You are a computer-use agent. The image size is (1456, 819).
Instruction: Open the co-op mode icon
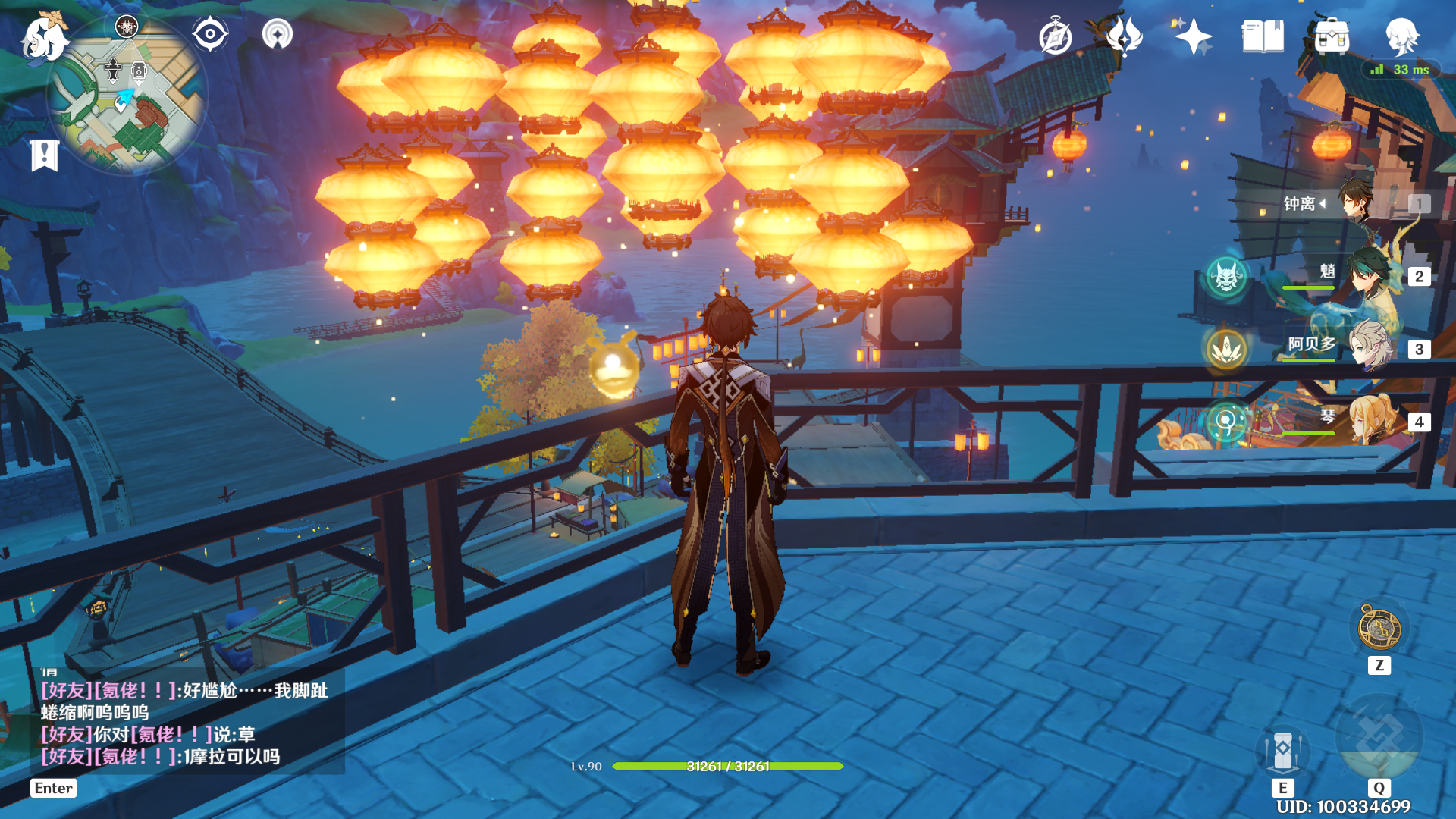pyautogui.click(x=278, y=34)
